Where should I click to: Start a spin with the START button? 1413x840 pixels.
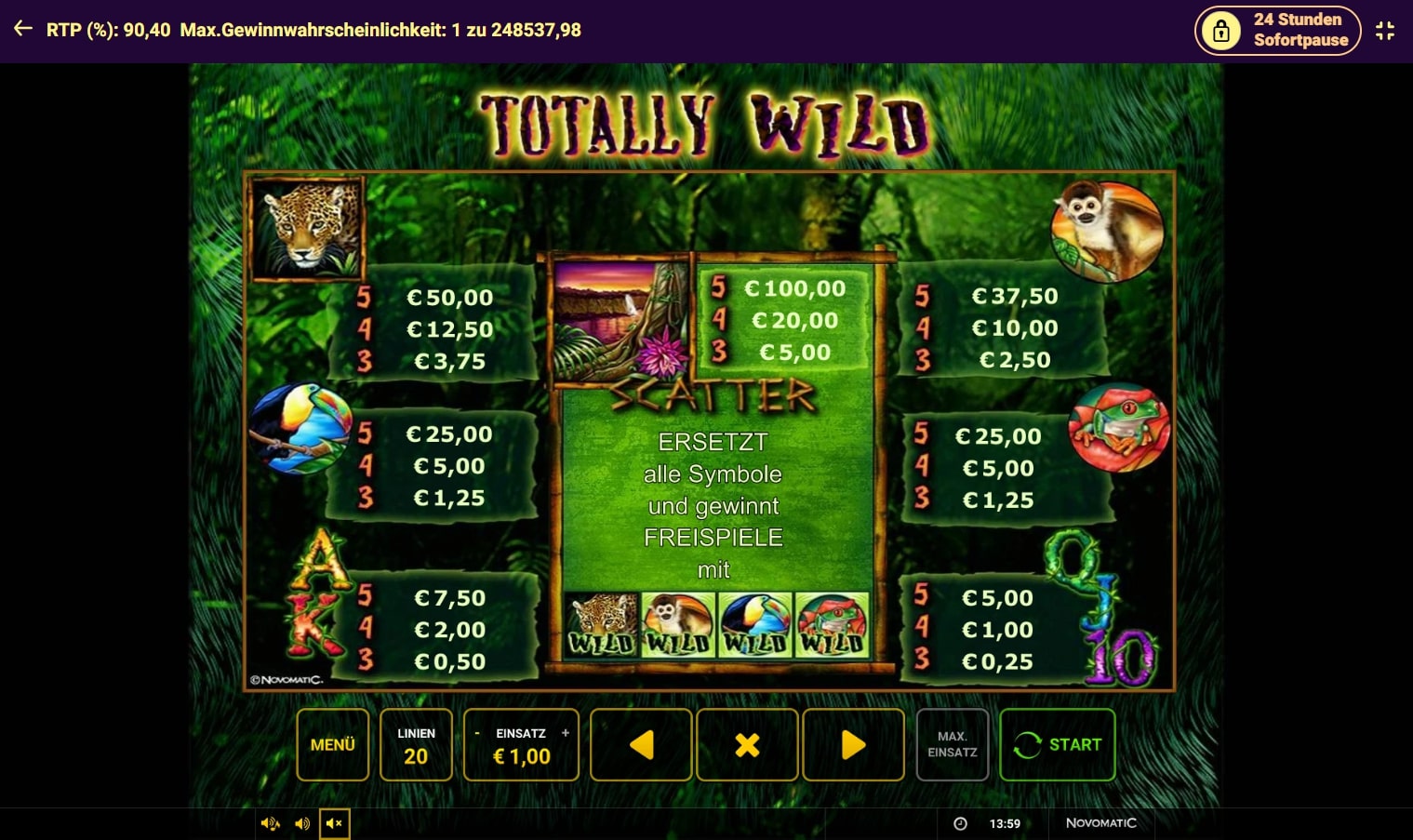tap(1057, 744)
